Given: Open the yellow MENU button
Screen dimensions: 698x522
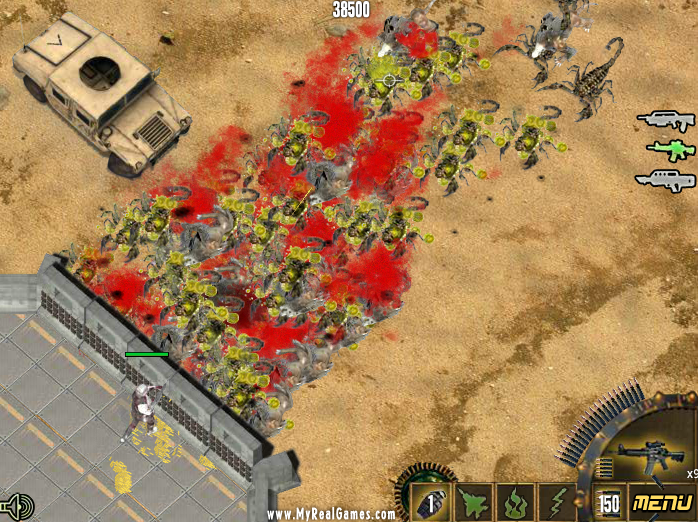Looking at the screenshot, I should pyautogui.click(x=661, y=501).
